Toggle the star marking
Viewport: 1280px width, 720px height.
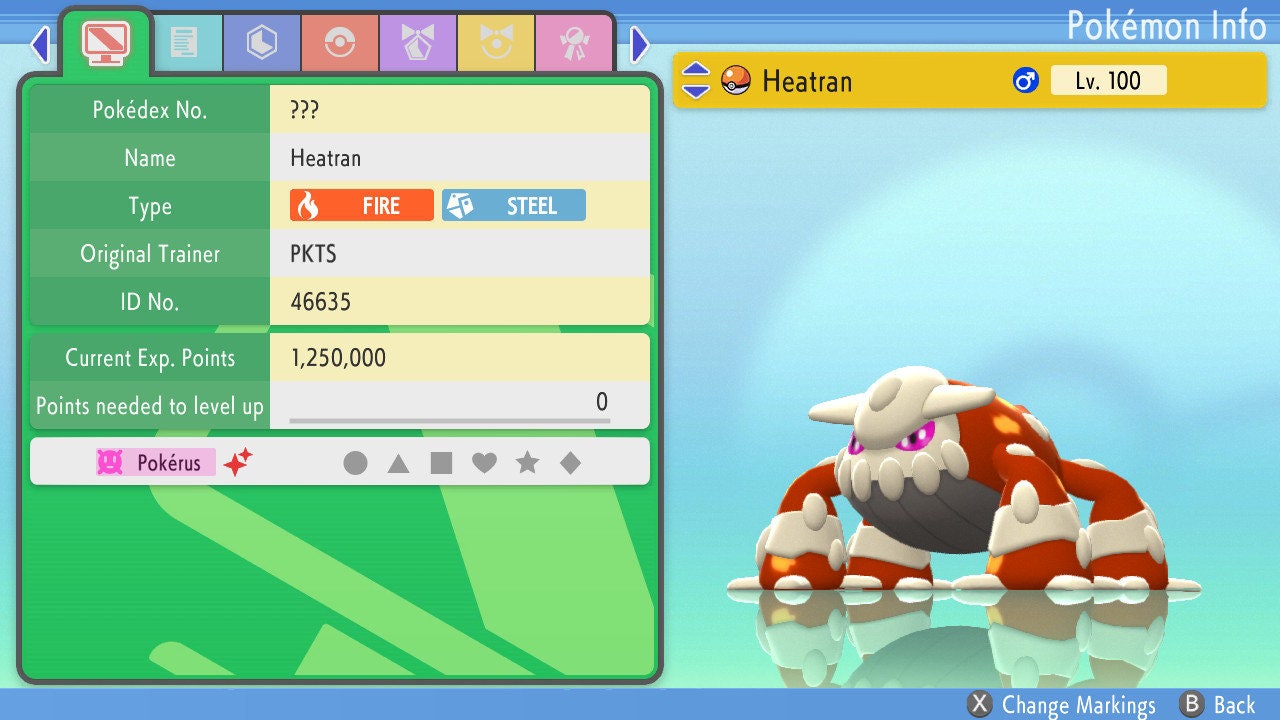click(x=527, y=463)
